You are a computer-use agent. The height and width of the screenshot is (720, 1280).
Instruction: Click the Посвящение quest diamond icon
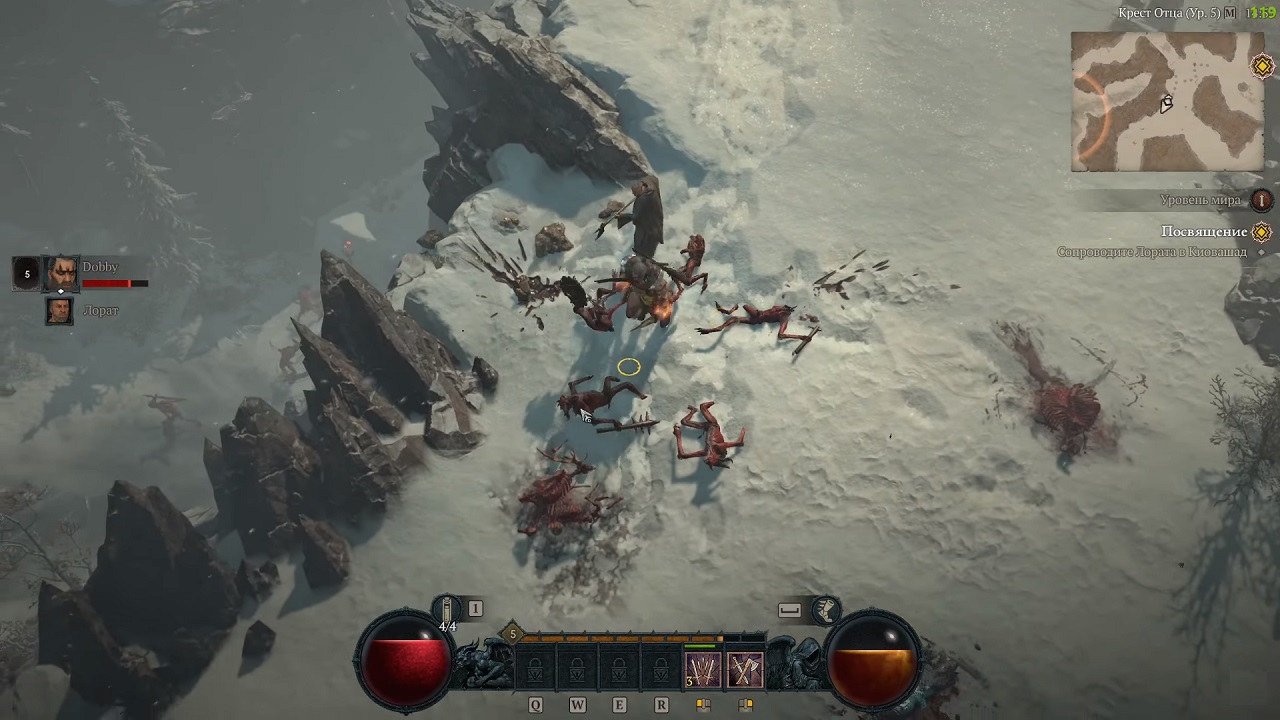1262,229
